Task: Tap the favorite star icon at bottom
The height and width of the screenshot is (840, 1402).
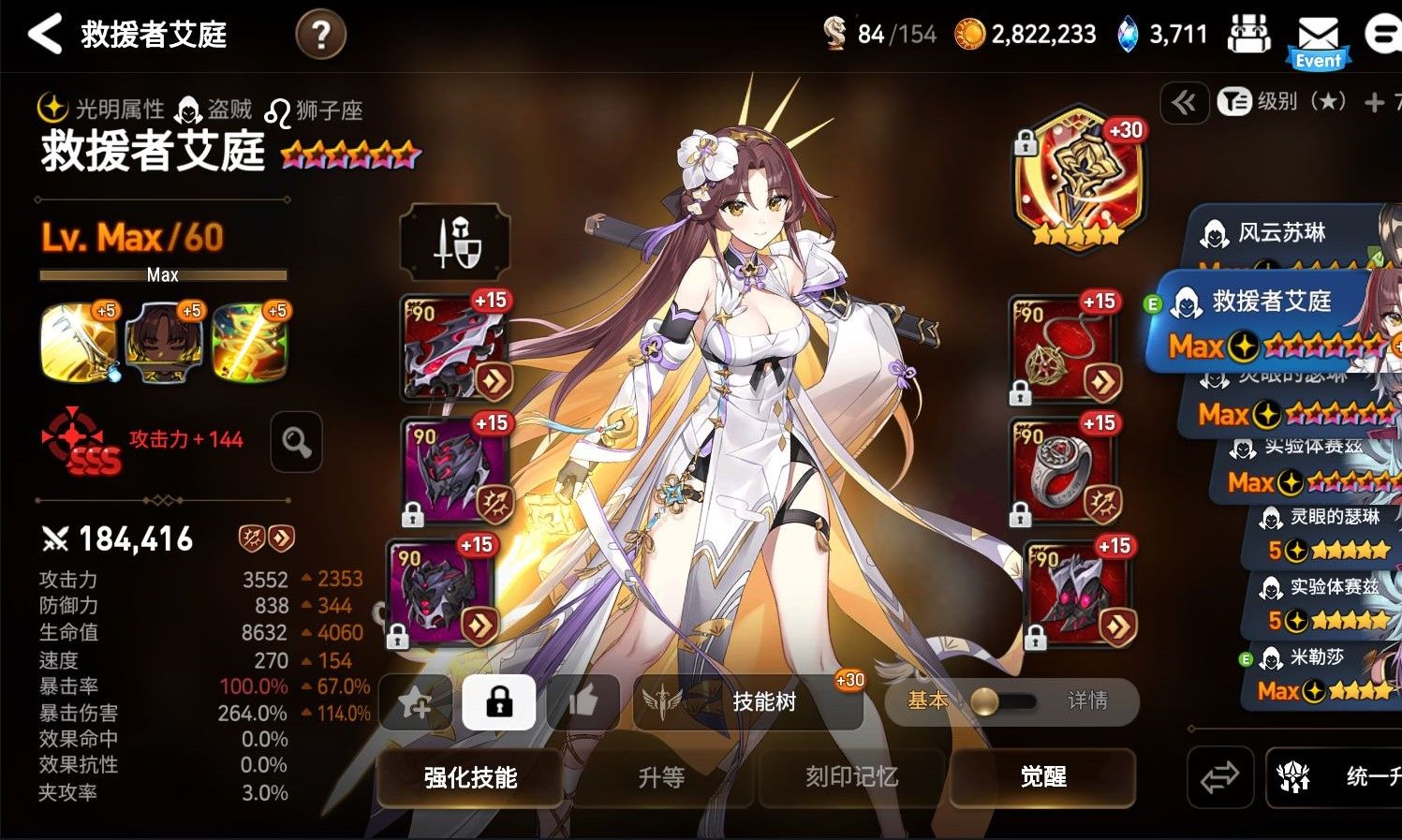Action: pyautogui.click(x=415, y=702)
